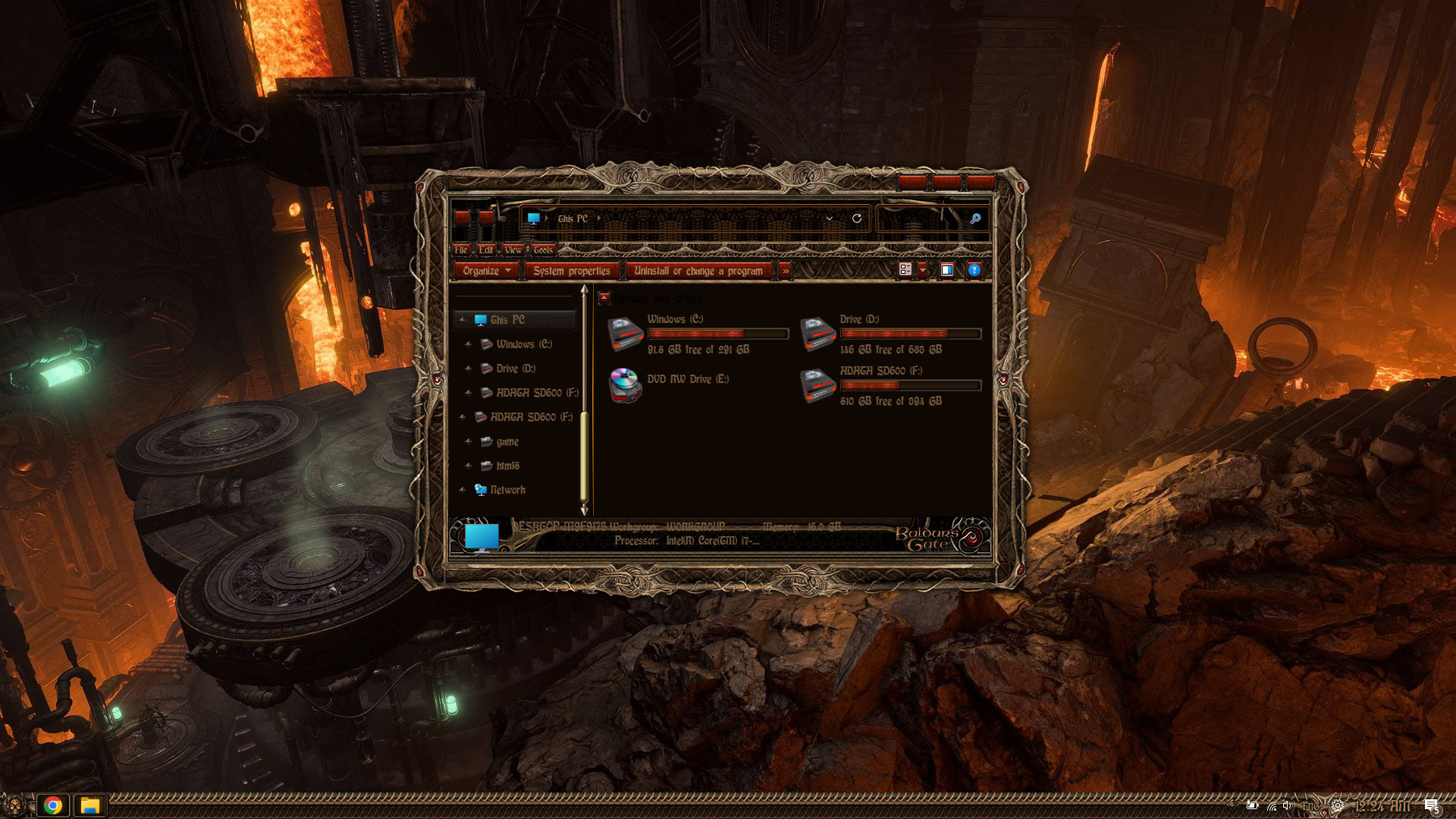Open the View menu

(513, 249)
